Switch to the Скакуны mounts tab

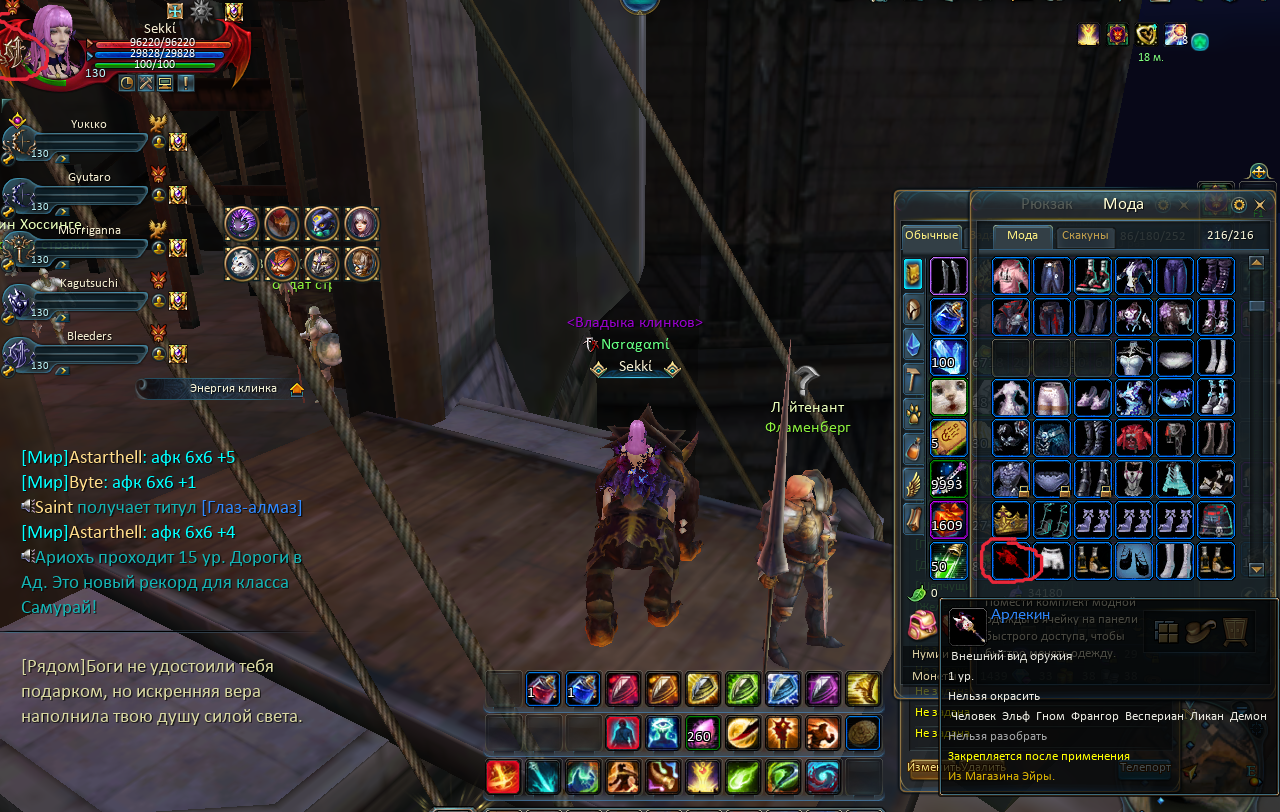pos(1085,236)
